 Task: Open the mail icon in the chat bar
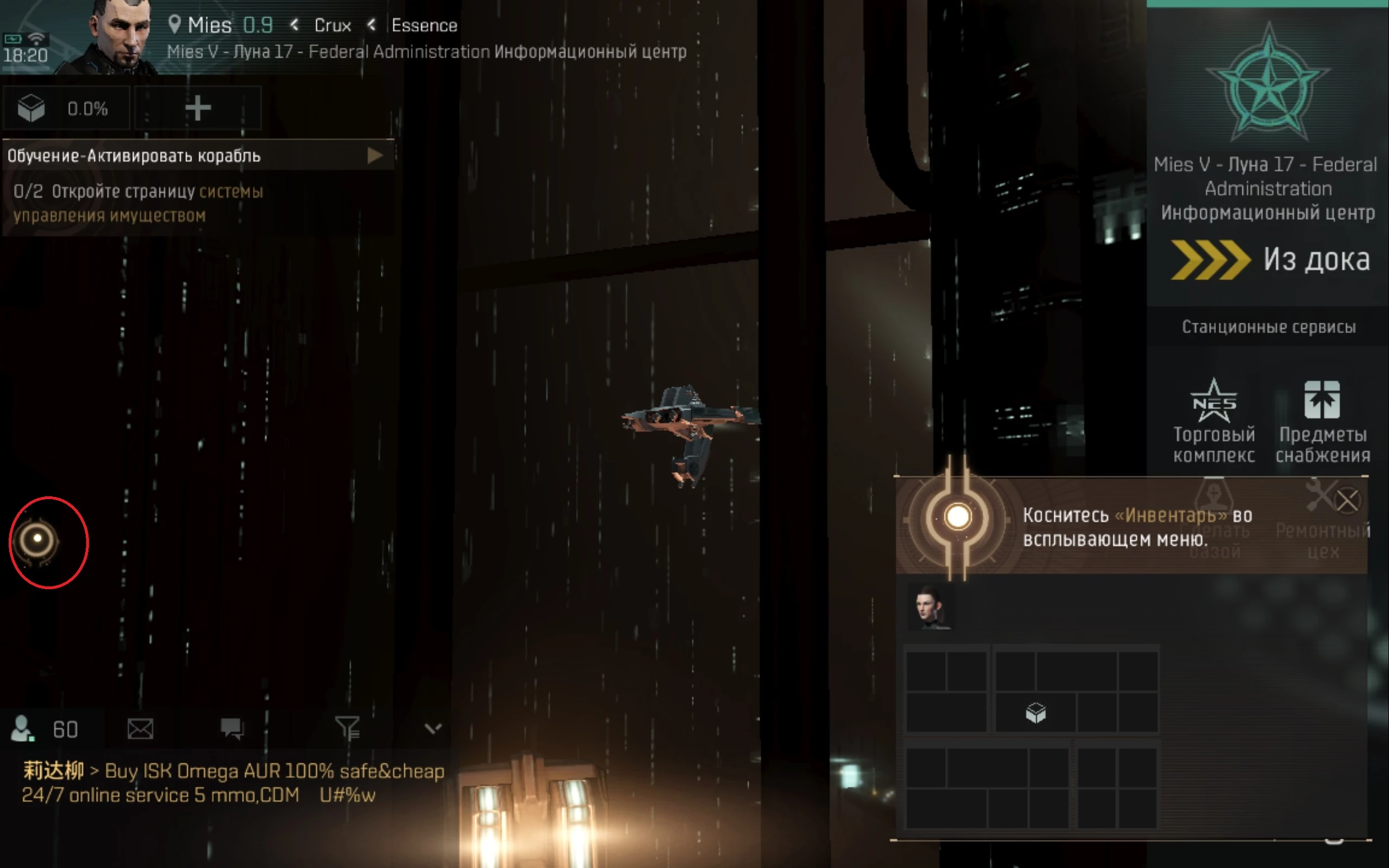point(141,728)
